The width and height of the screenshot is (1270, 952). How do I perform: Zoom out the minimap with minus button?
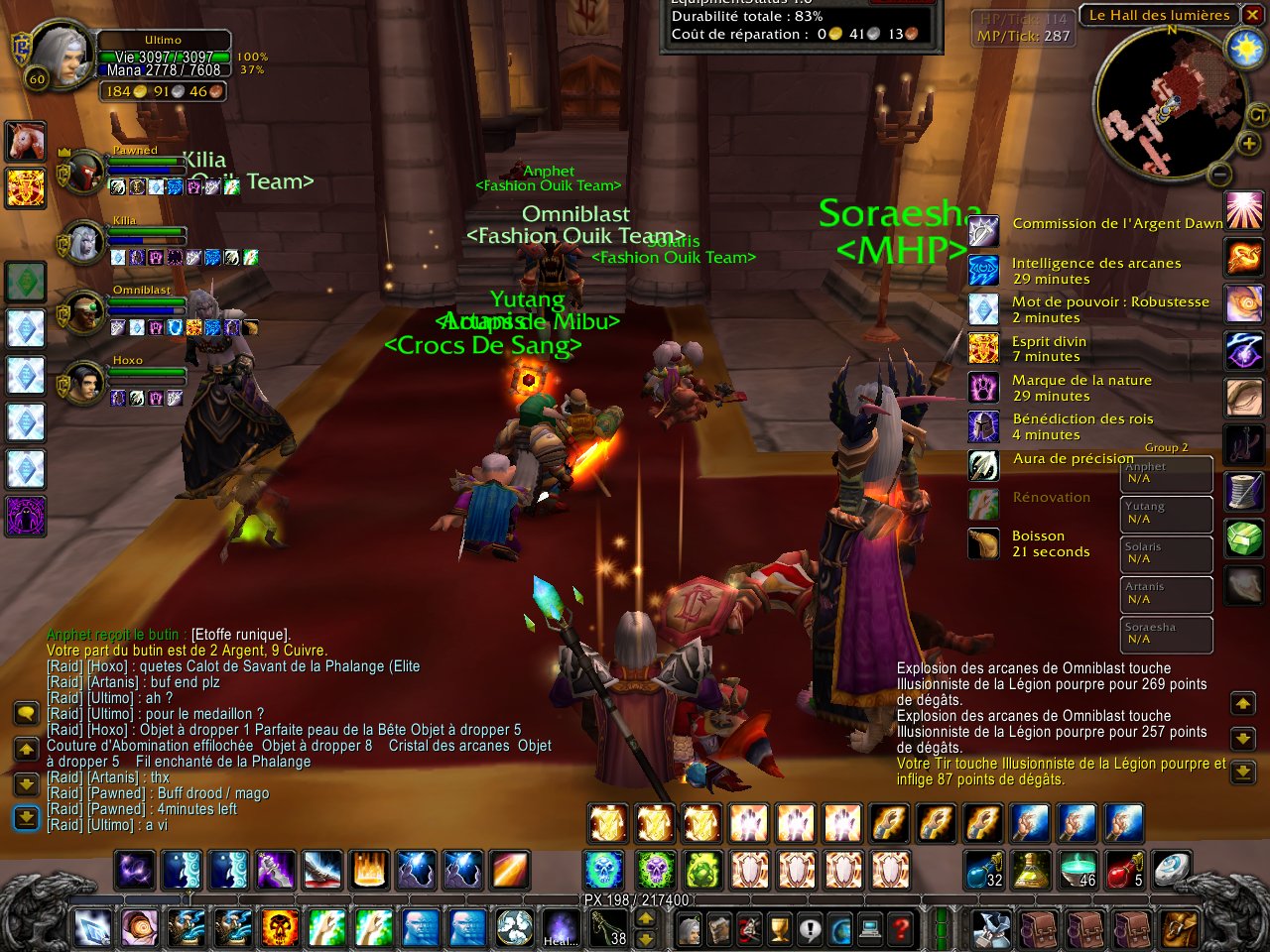tap(1220, 176)
